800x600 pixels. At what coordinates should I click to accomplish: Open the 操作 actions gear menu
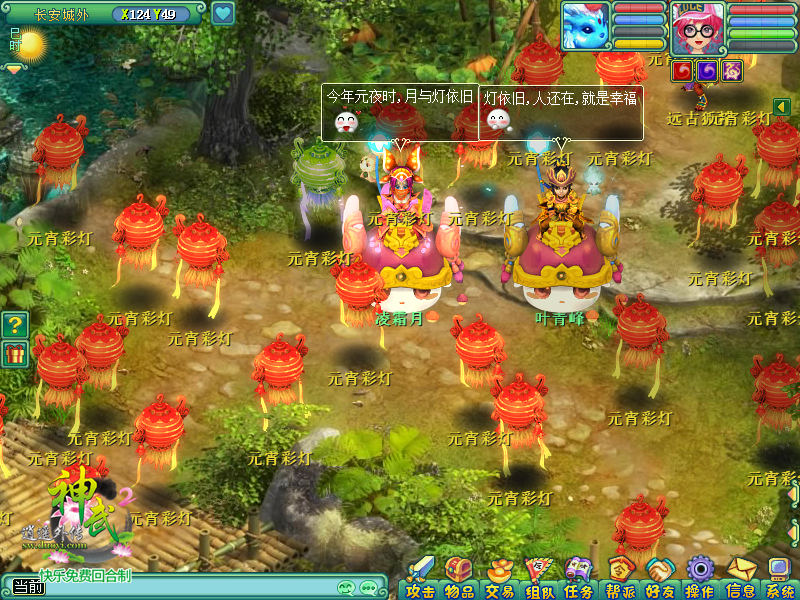coord(699,576)
